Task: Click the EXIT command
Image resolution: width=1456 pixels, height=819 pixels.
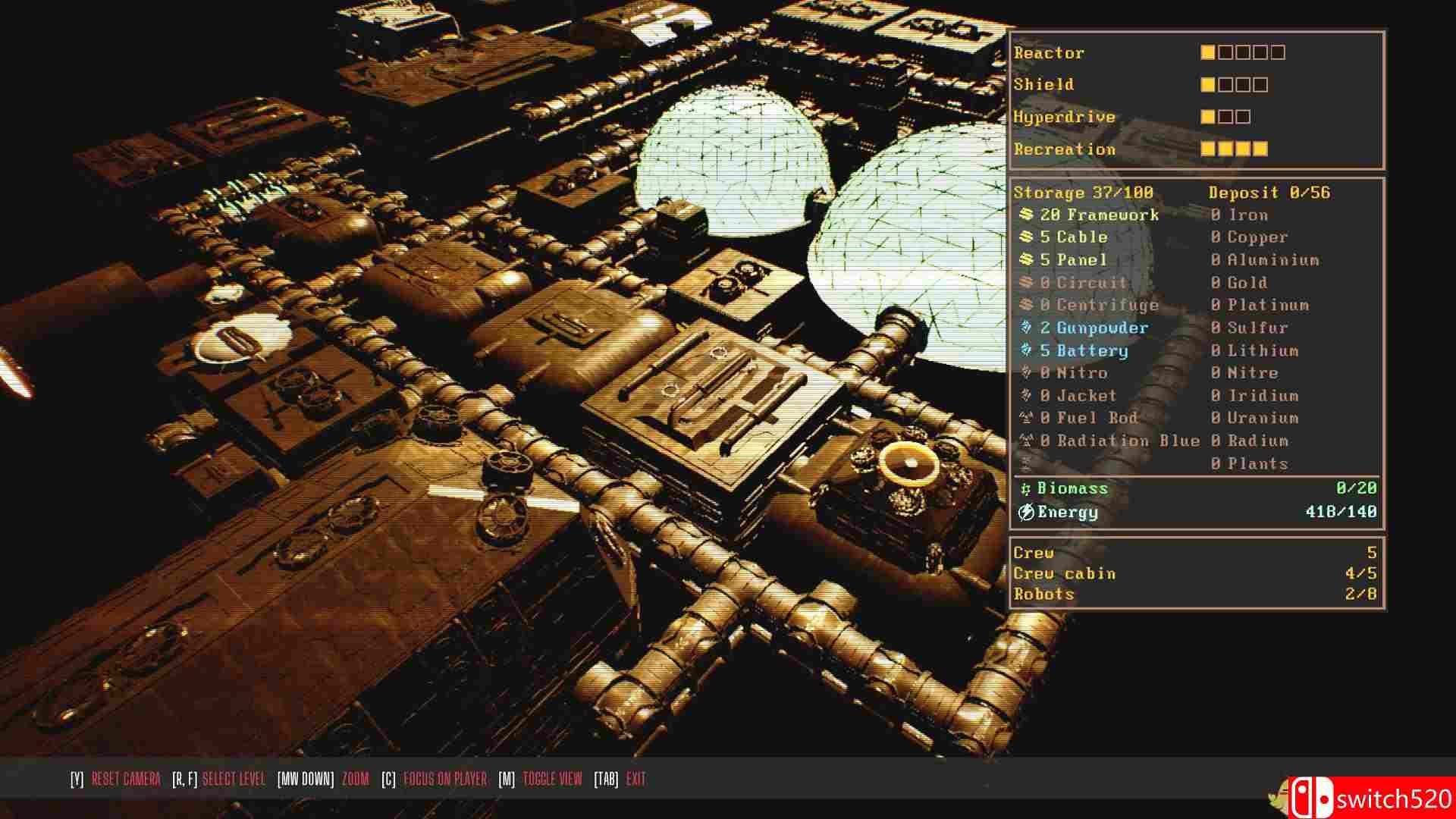Action: coord(635,778)
